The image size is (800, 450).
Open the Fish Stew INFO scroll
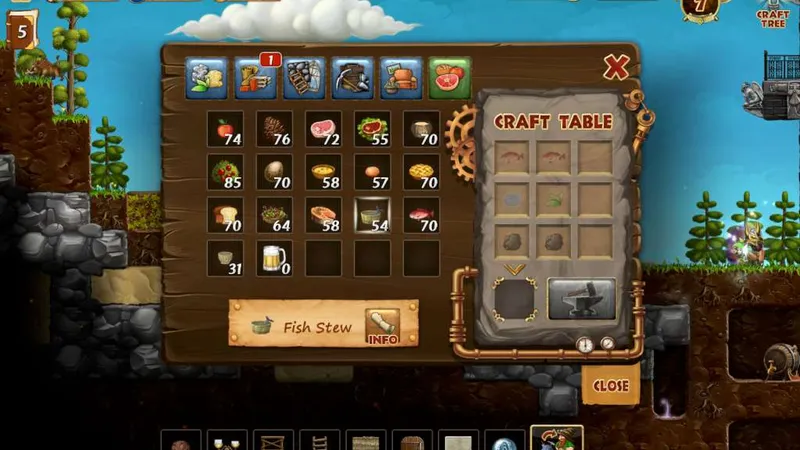click(382, 325)
